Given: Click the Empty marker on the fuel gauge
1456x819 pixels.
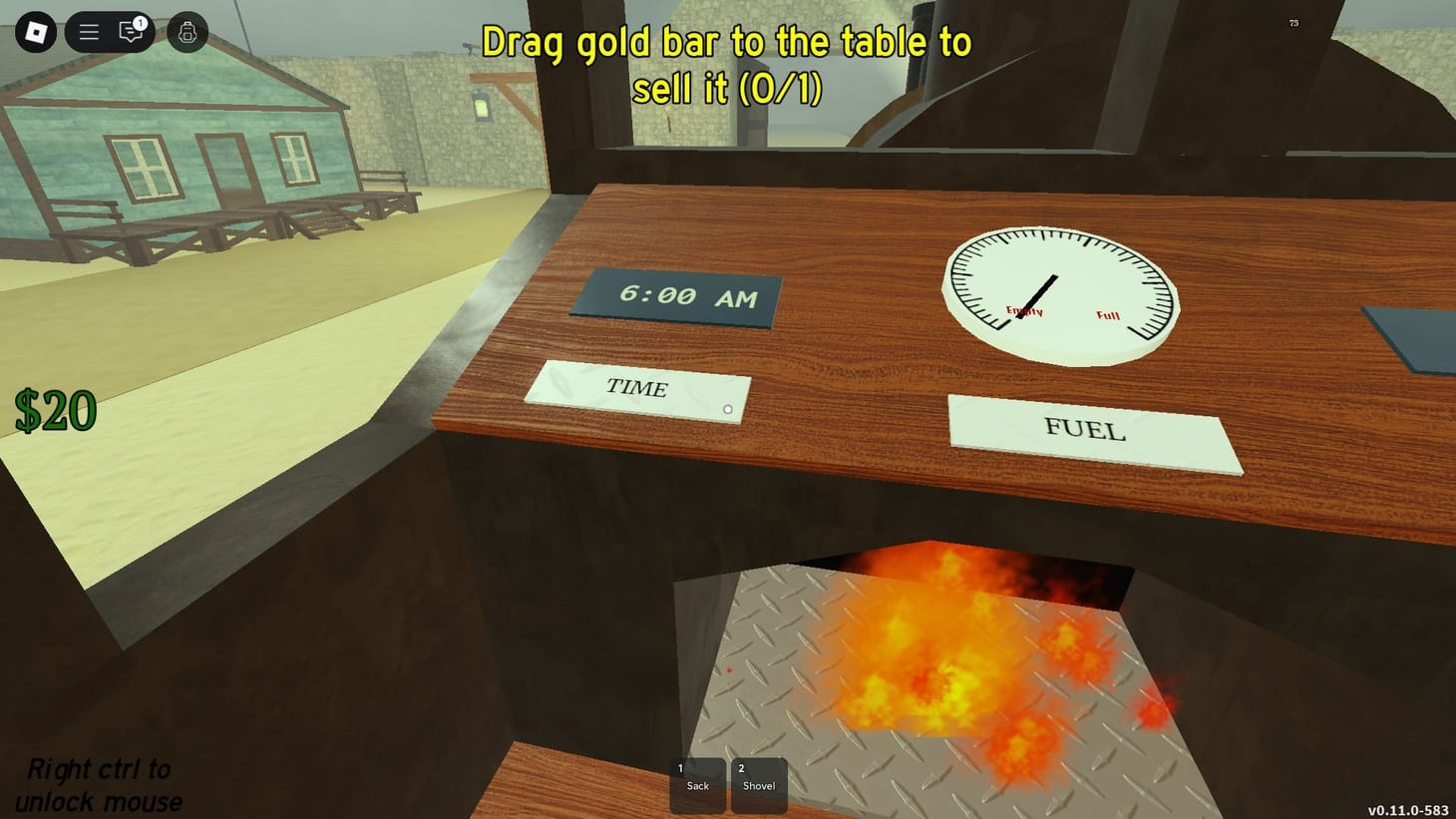Looking at the screenshot, I should (1023, 311).
